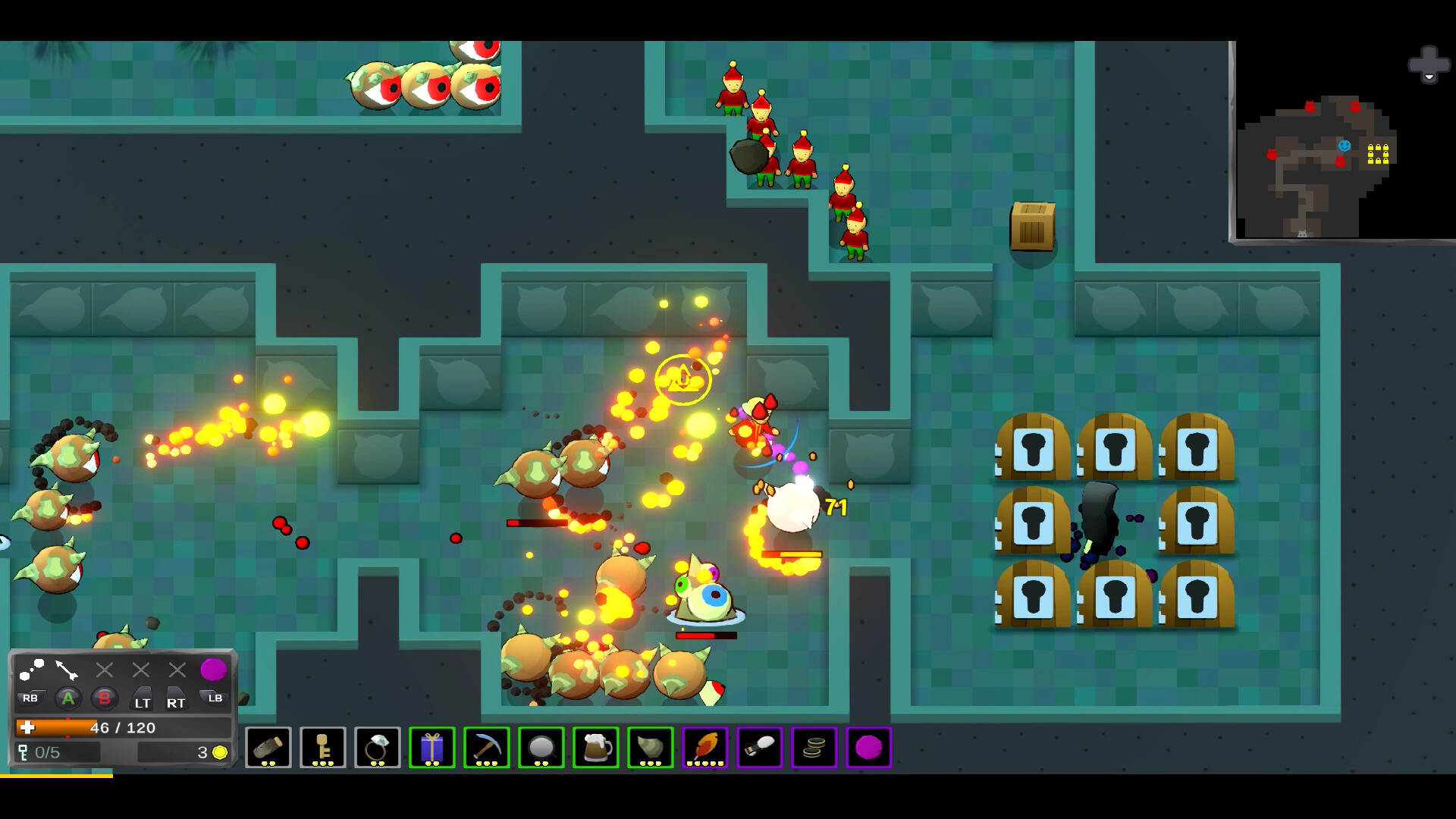The width and height of the screenshot is (1456, 819).
Task: Select the fiery feather item
Action: pyautogui.click(x=704, y=748)
